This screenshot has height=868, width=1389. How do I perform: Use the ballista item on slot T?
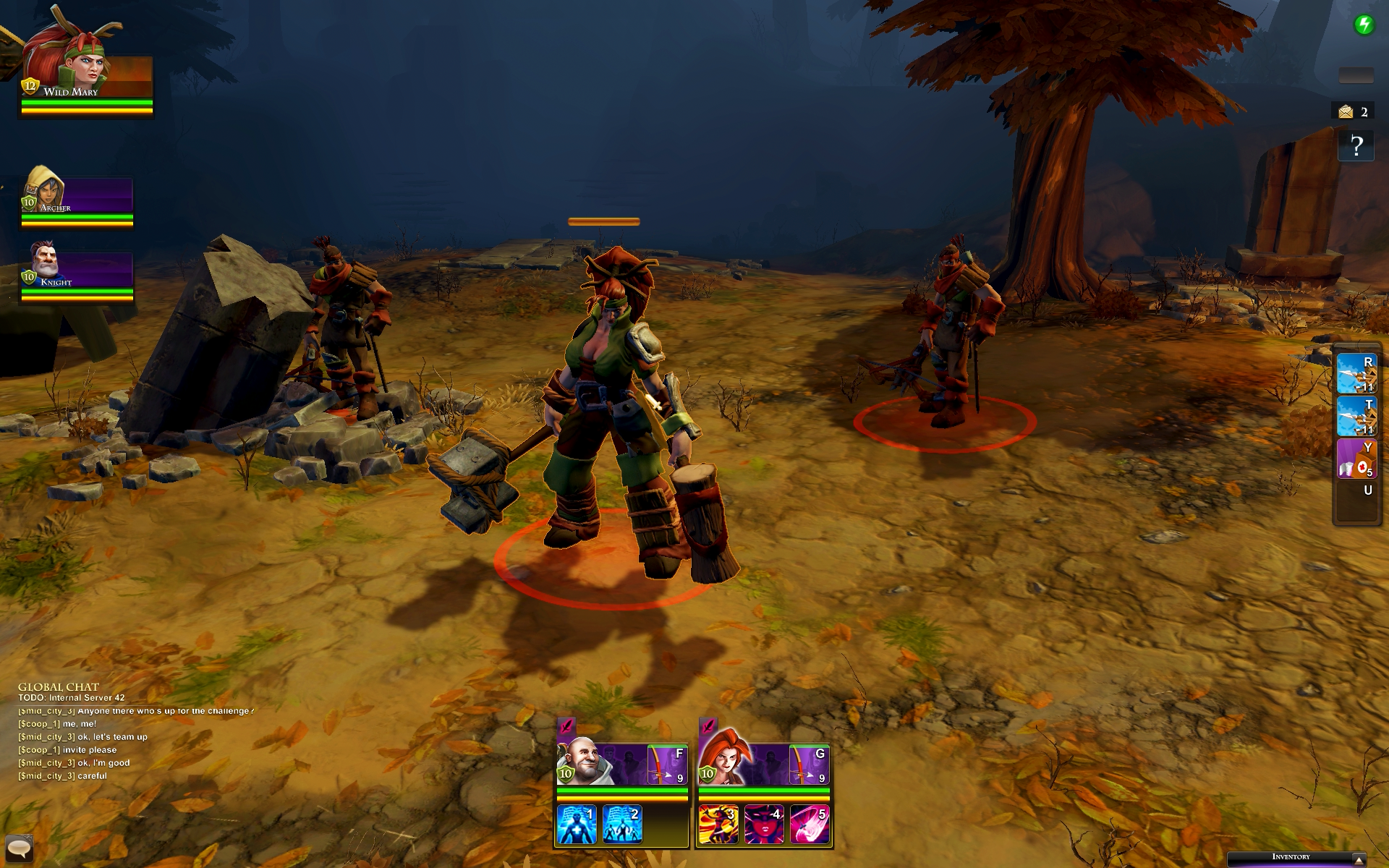1356,416
